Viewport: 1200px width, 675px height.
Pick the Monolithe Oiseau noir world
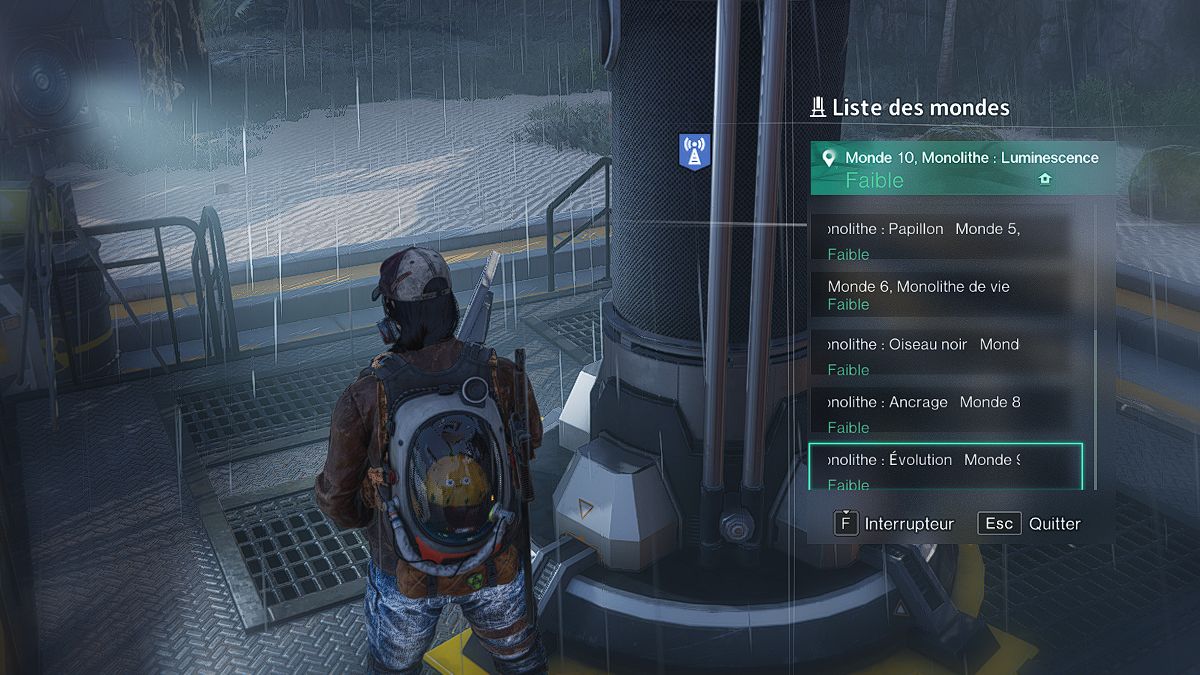940,355
